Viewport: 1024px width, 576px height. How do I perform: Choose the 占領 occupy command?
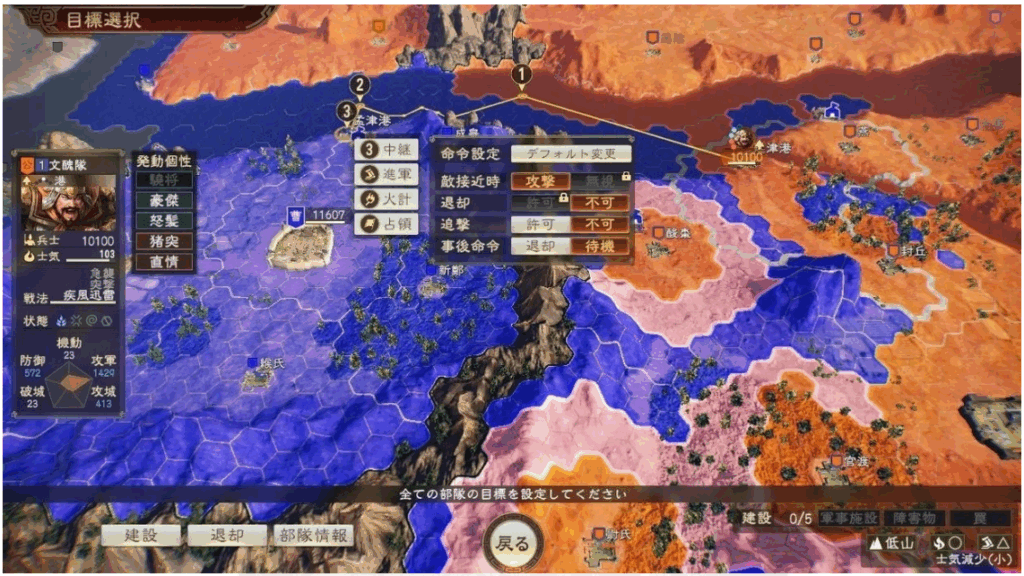tap(385, 222)
